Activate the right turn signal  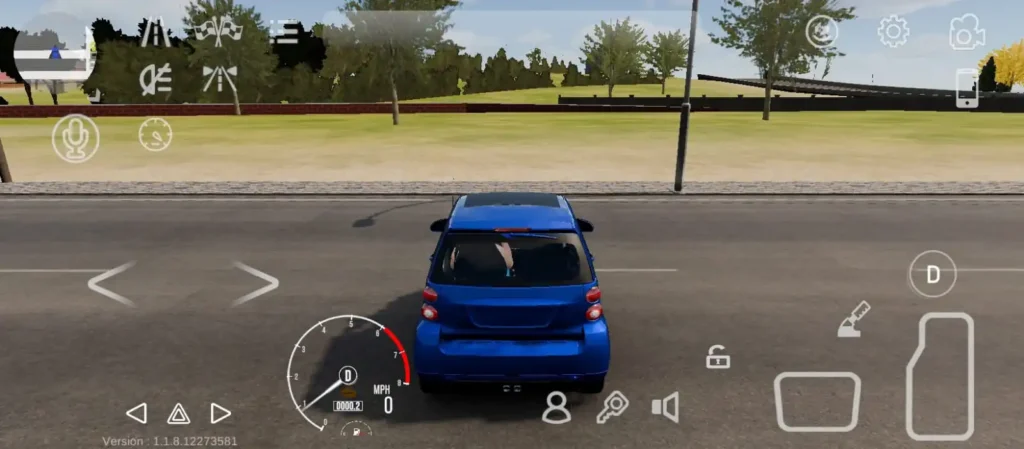pos(221,413)
